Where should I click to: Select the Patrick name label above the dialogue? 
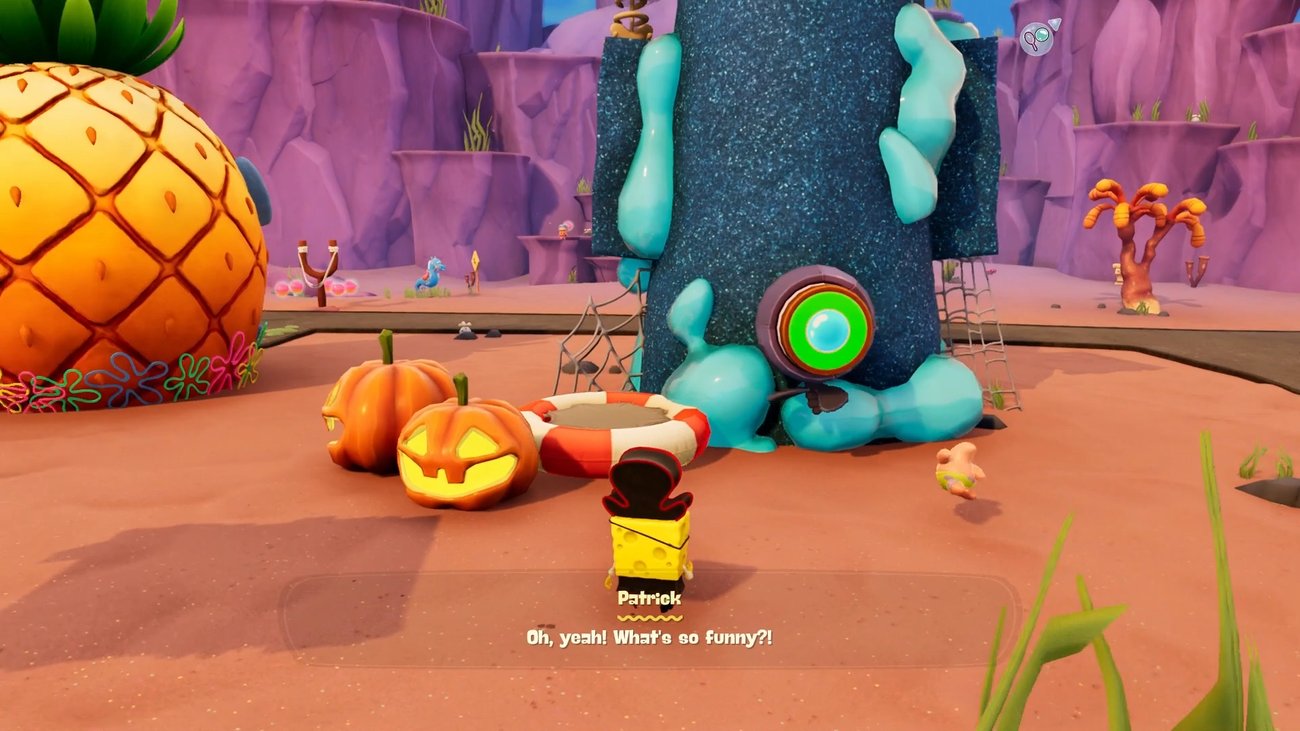coord(651,598)
